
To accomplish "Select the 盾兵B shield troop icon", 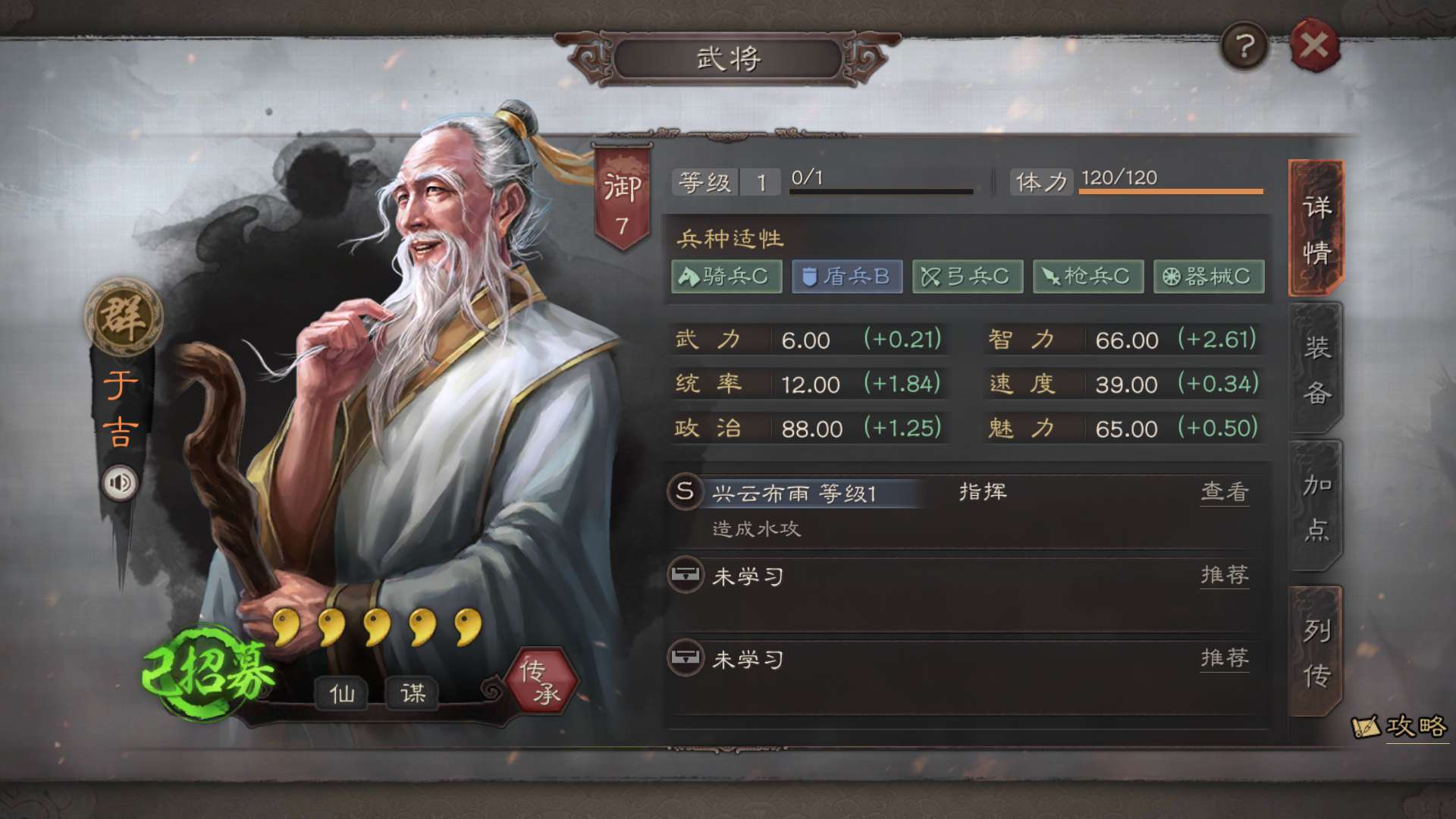I will pos(846,276).
